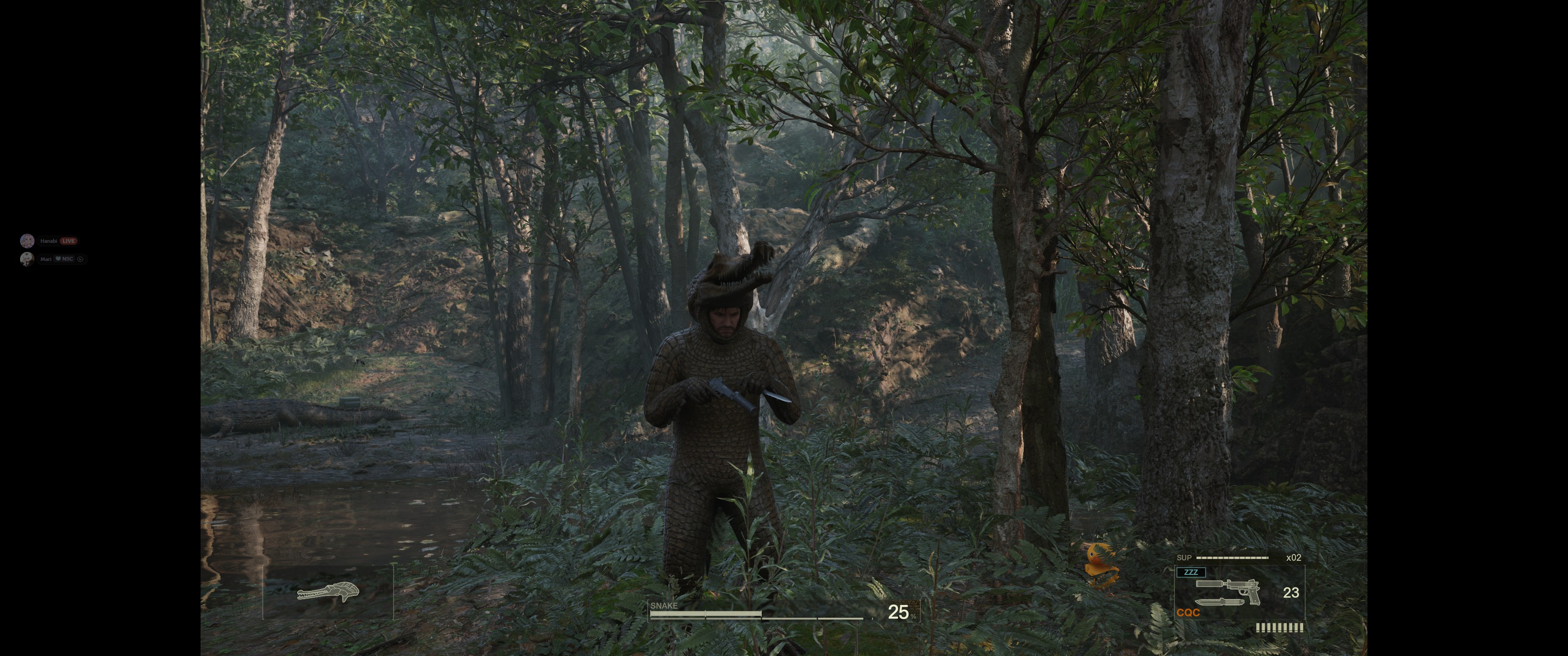Click Hanabi's avatar in the voice overlay
This screenshot has width=1568, height=656.
point(27,241)
